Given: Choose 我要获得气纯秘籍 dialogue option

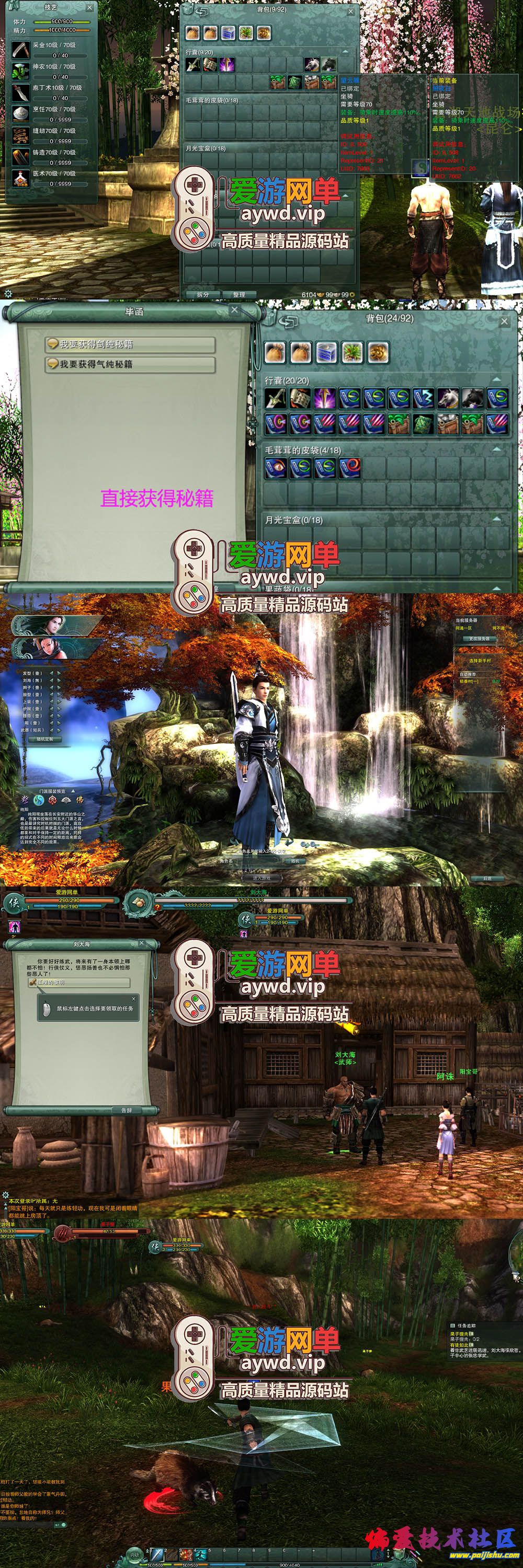Looking at the screenshot, I should (x=130, y=365).
